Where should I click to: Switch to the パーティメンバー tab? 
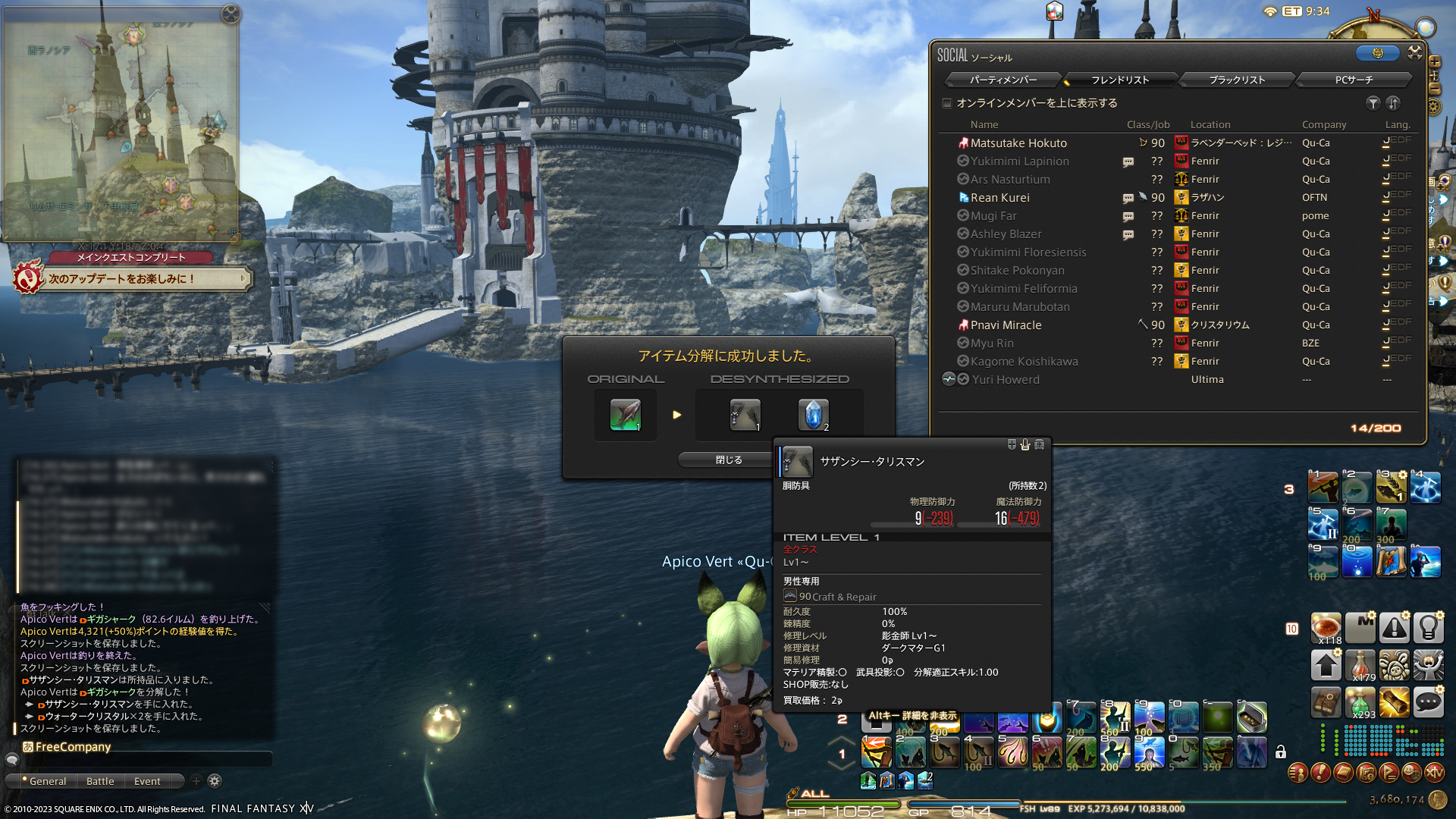(x=1003, y=80)
